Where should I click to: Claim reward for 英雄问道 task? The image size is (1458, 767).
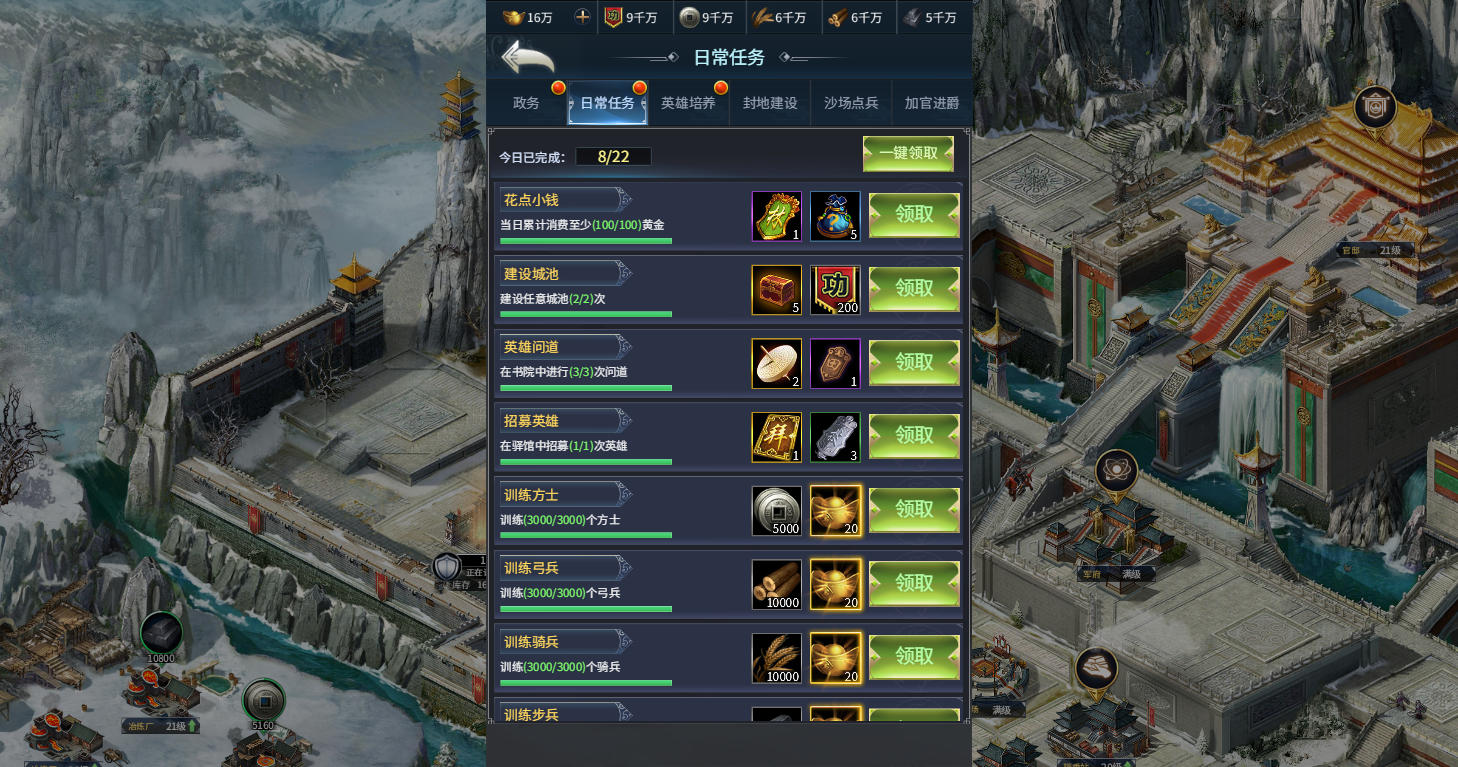point(914,362)
